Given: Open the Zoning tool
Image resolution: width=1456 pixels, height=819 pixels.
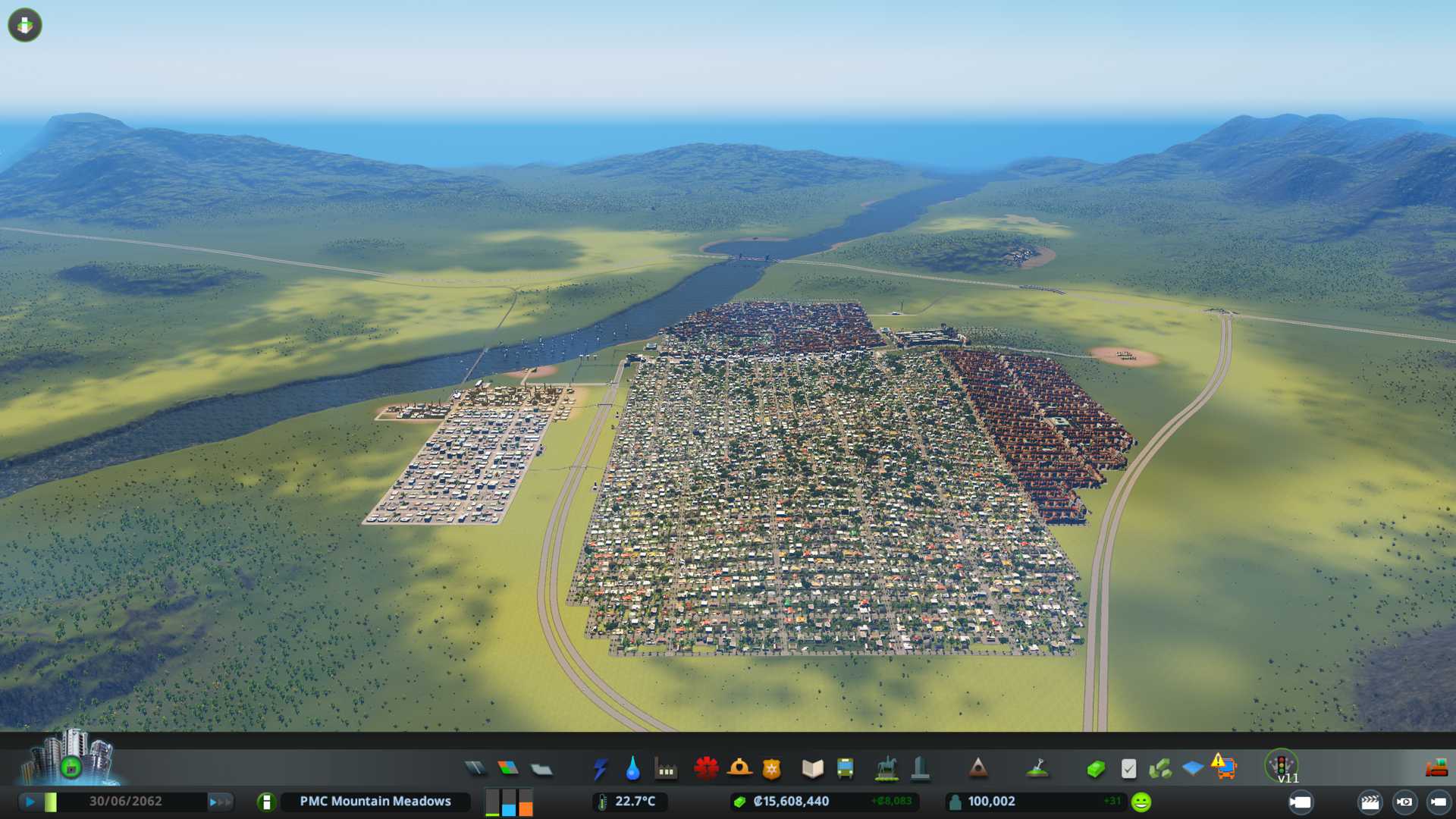Looking at the screenshot, I should coord(508,769).
